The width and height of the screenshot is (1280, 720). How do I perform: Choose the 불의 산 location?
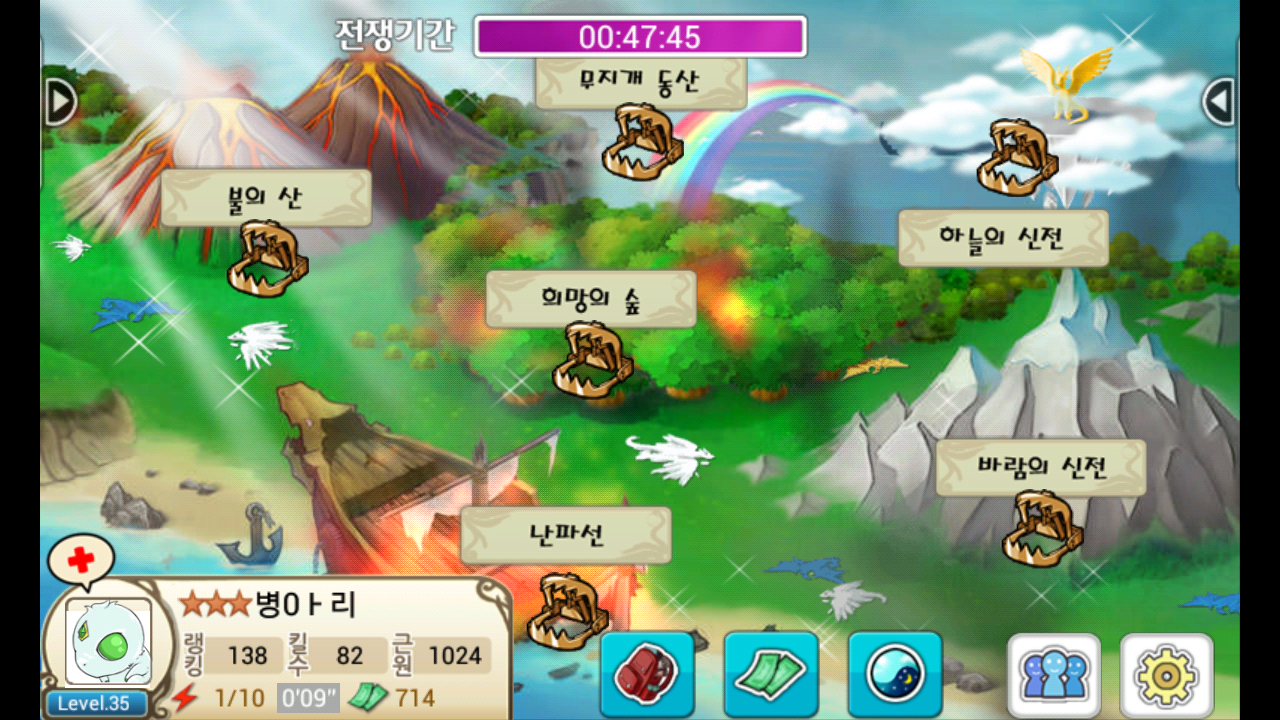click(266, 198)
